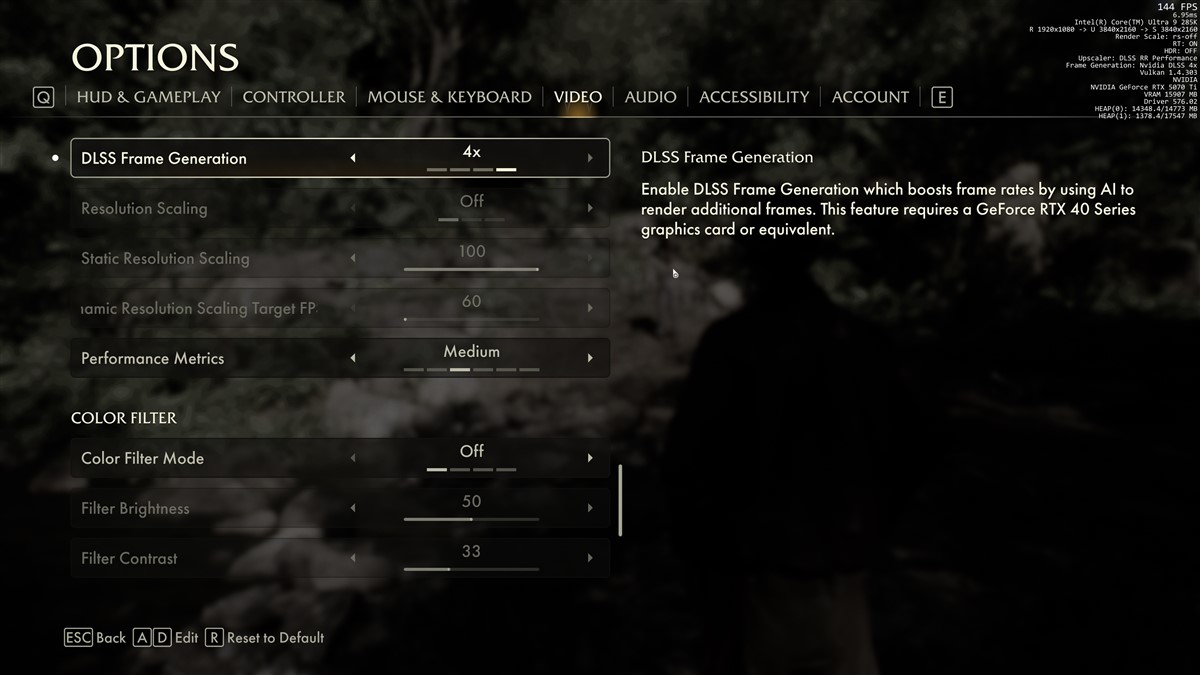Select the Color Filter Mode row

point(200,458)
